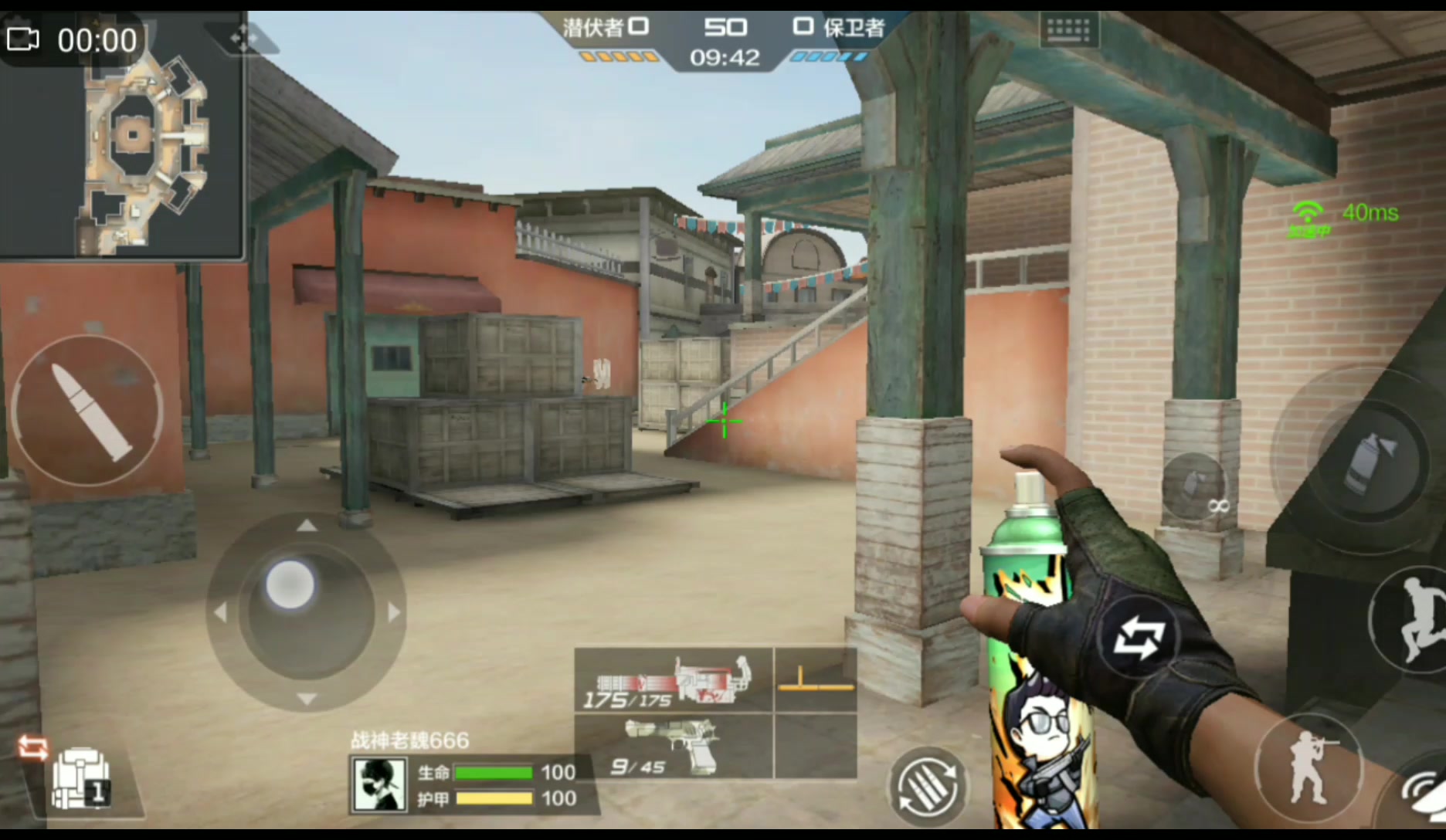The height and width of the screenshot is (840, 1446).
Task: Tap the orange switch arrows icon
Action: pos(32,747)
